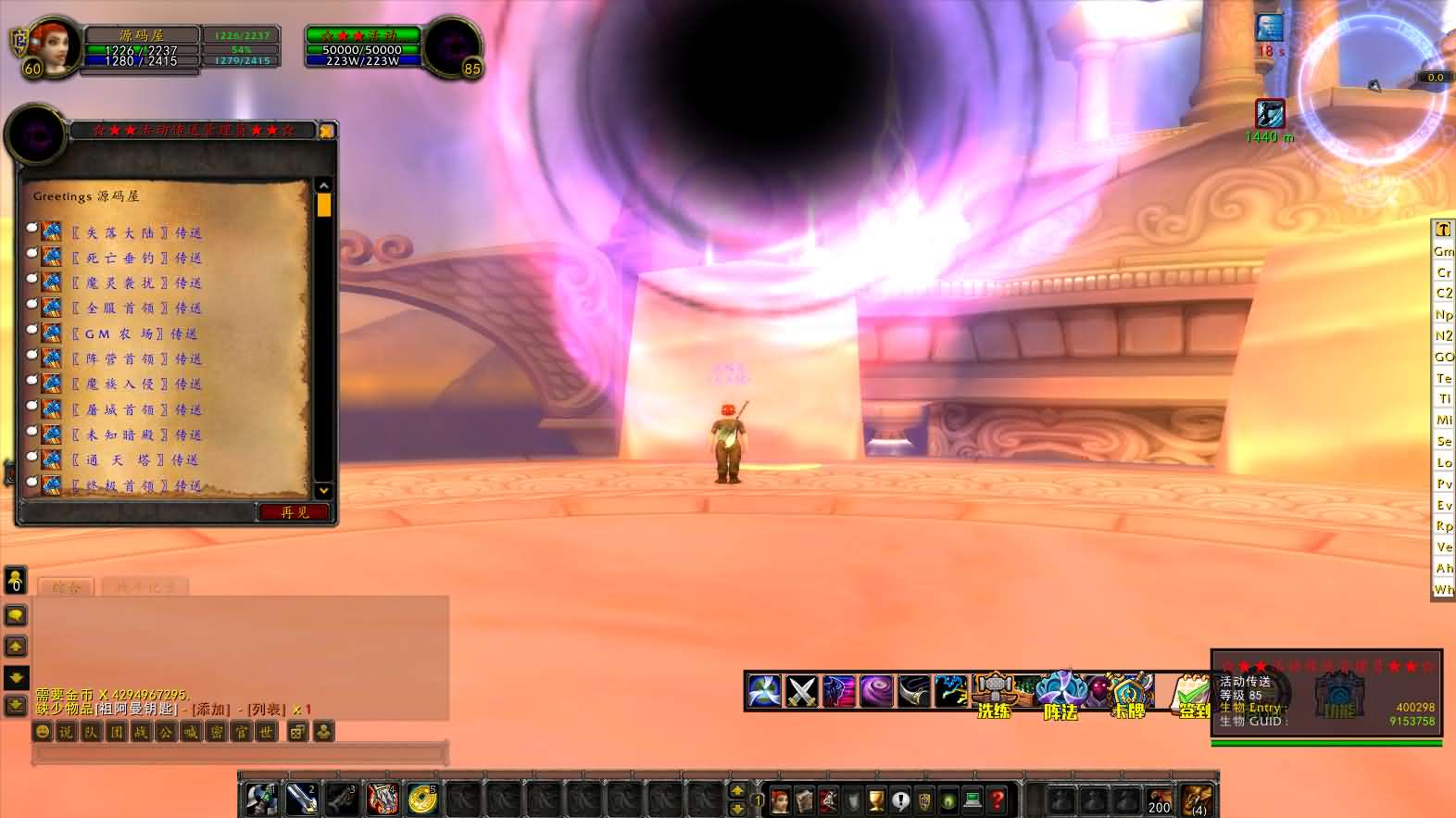Open the character info portrait micro button

click(x=781, y=799)
